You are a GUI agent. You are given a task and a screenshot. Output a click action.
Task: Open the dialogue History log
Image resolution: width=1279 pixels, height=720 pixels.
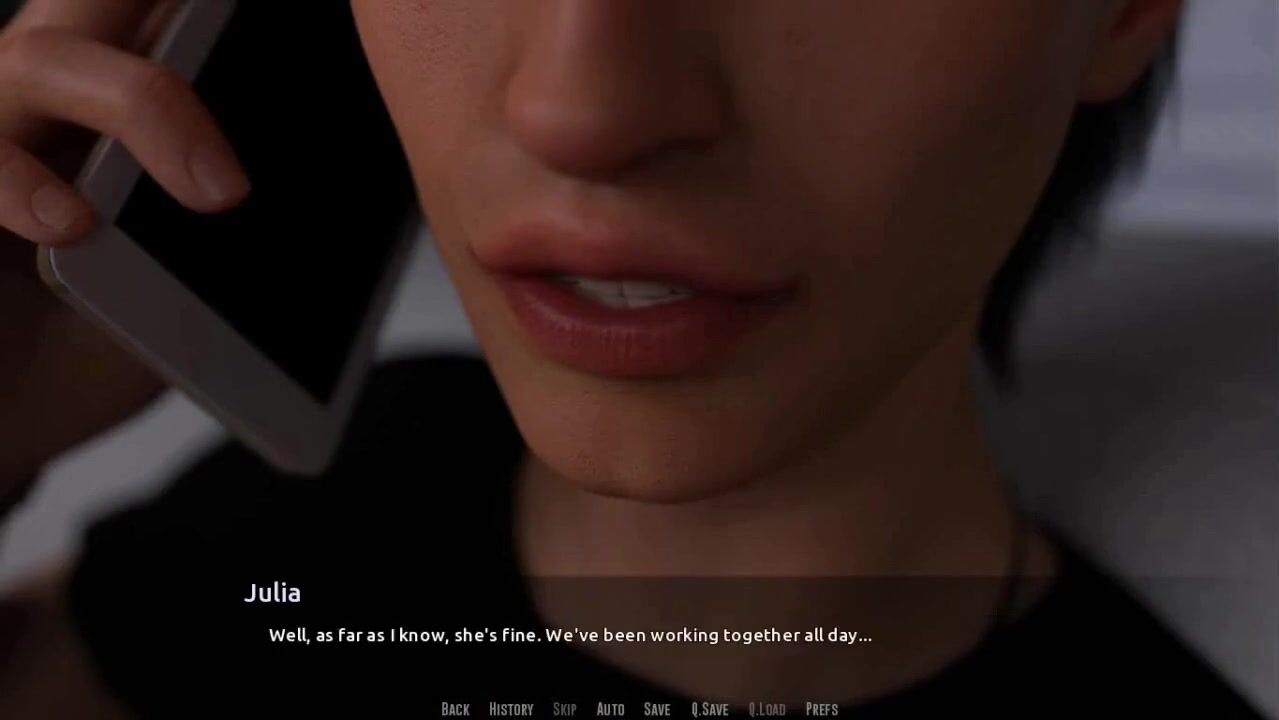[x=511, y=709]
